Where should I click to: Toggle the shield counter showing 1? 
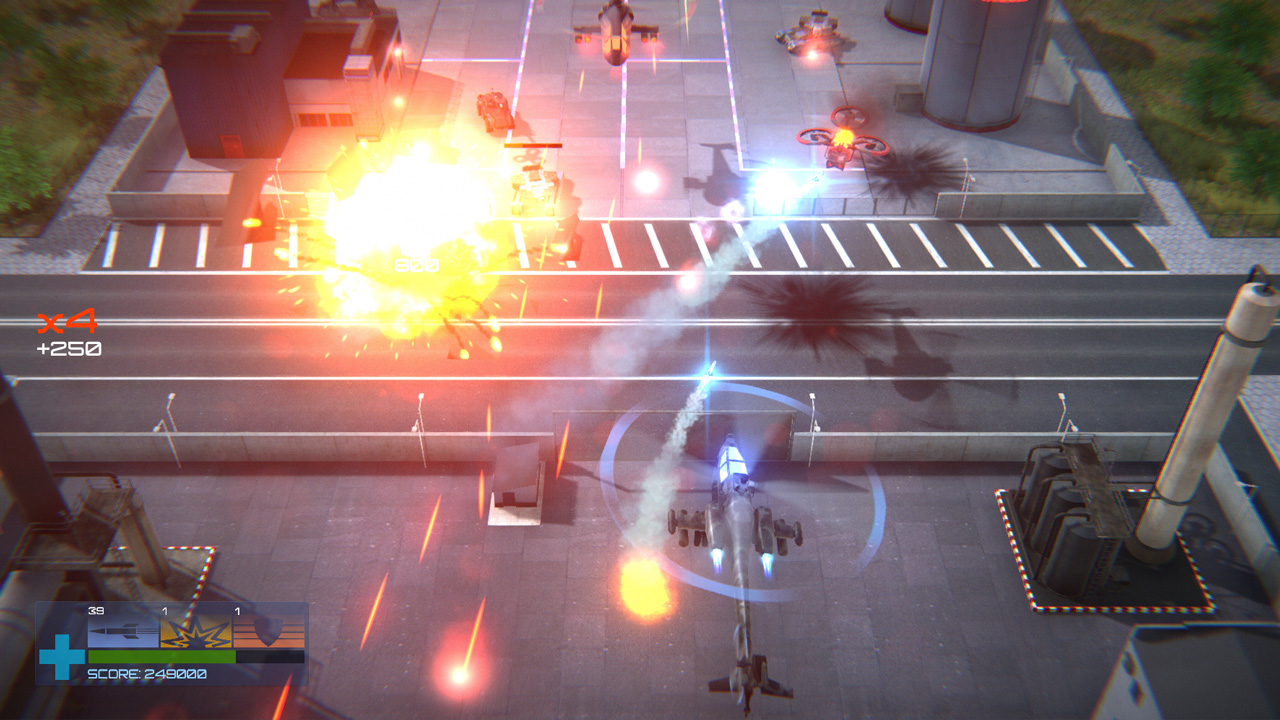tap(237, 610)
